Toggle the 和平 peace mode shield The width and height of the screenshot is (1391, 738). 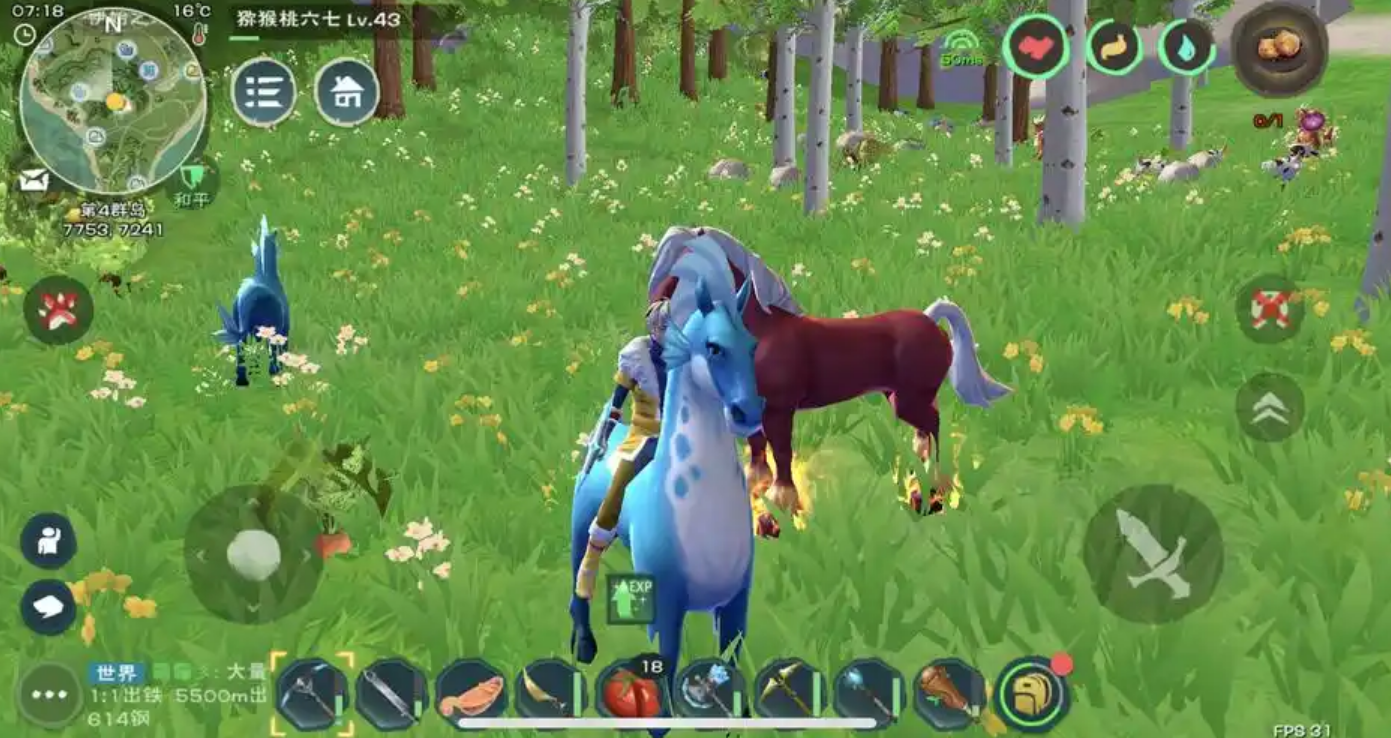[192, 182]
